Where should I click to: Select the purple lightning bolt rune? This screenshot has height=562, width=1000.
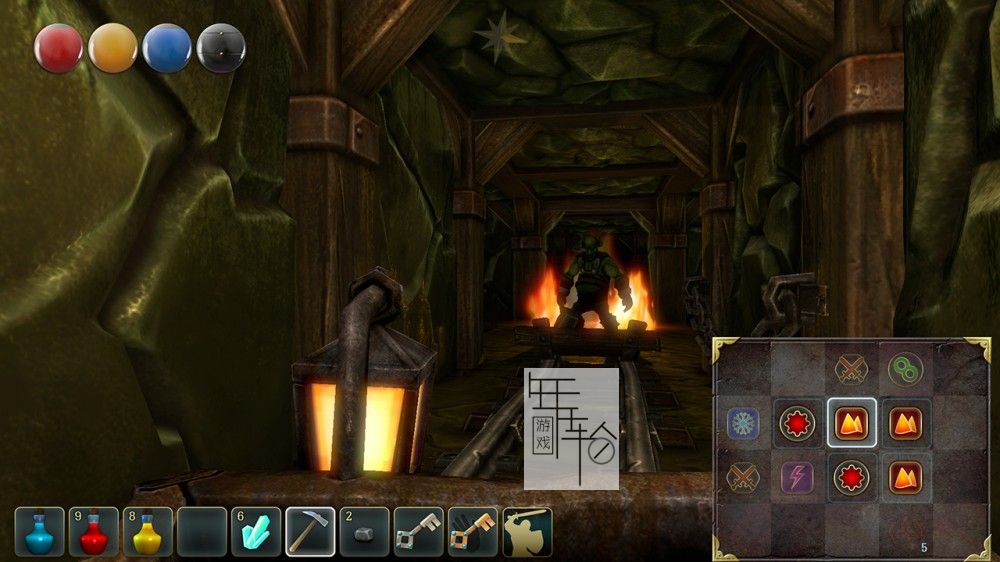click(798, 477)
